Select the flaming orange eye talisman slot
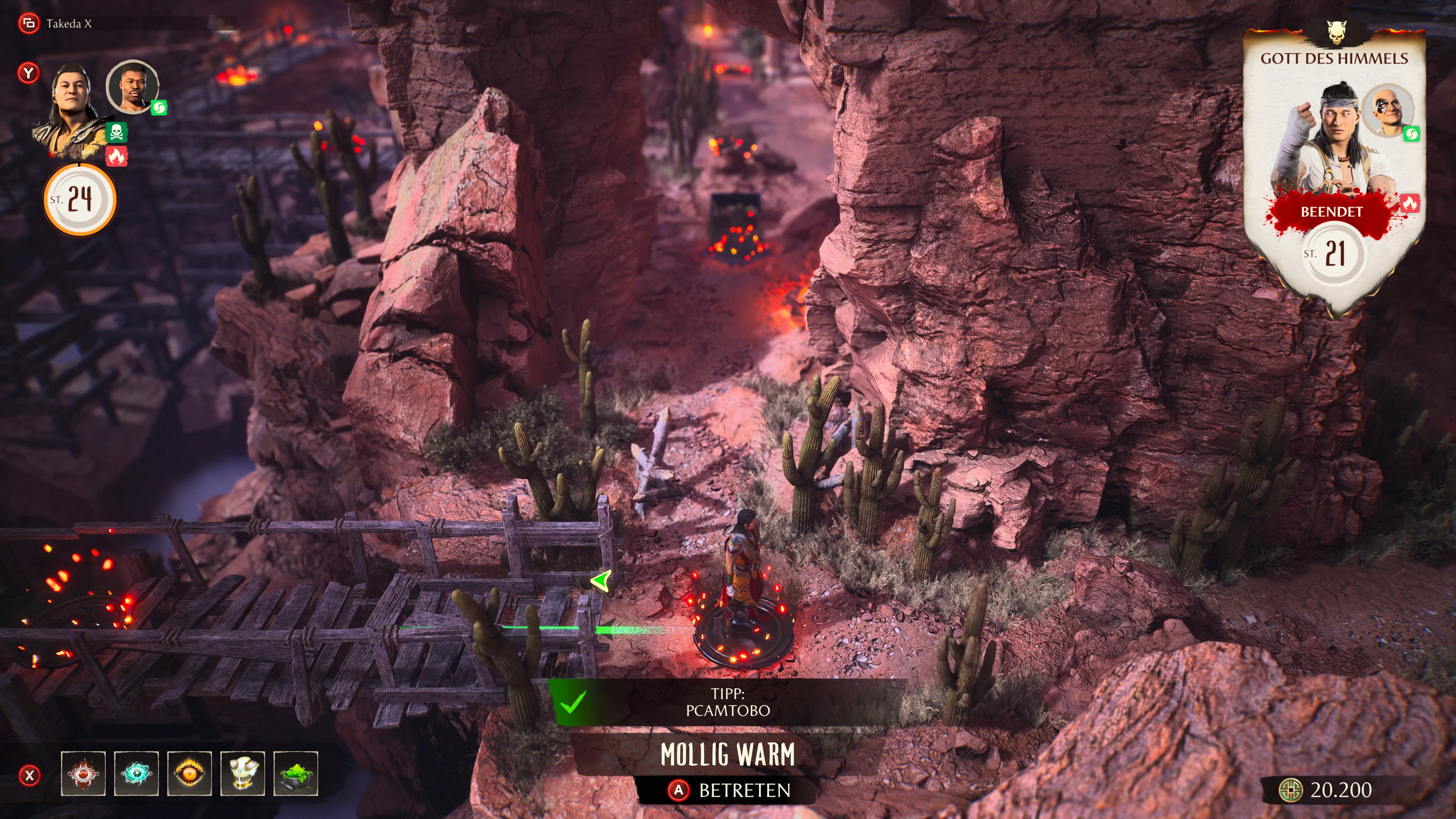The width and height of the screenshot is (1456, 819). click(189, 773)
